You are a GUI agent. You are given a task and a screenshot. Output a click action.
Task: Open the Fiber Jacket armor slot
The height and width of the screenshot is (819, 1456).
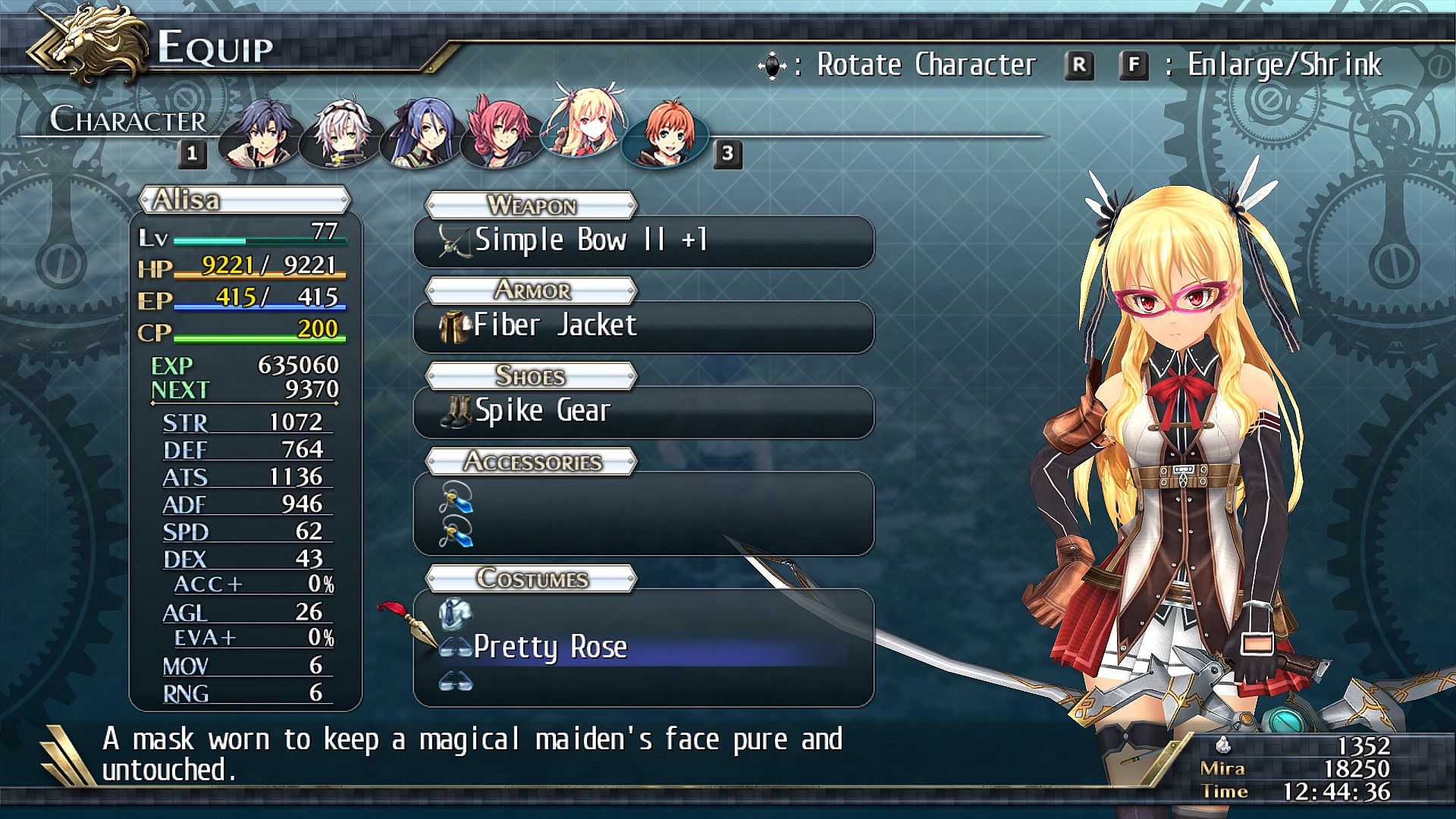(643, 326)
